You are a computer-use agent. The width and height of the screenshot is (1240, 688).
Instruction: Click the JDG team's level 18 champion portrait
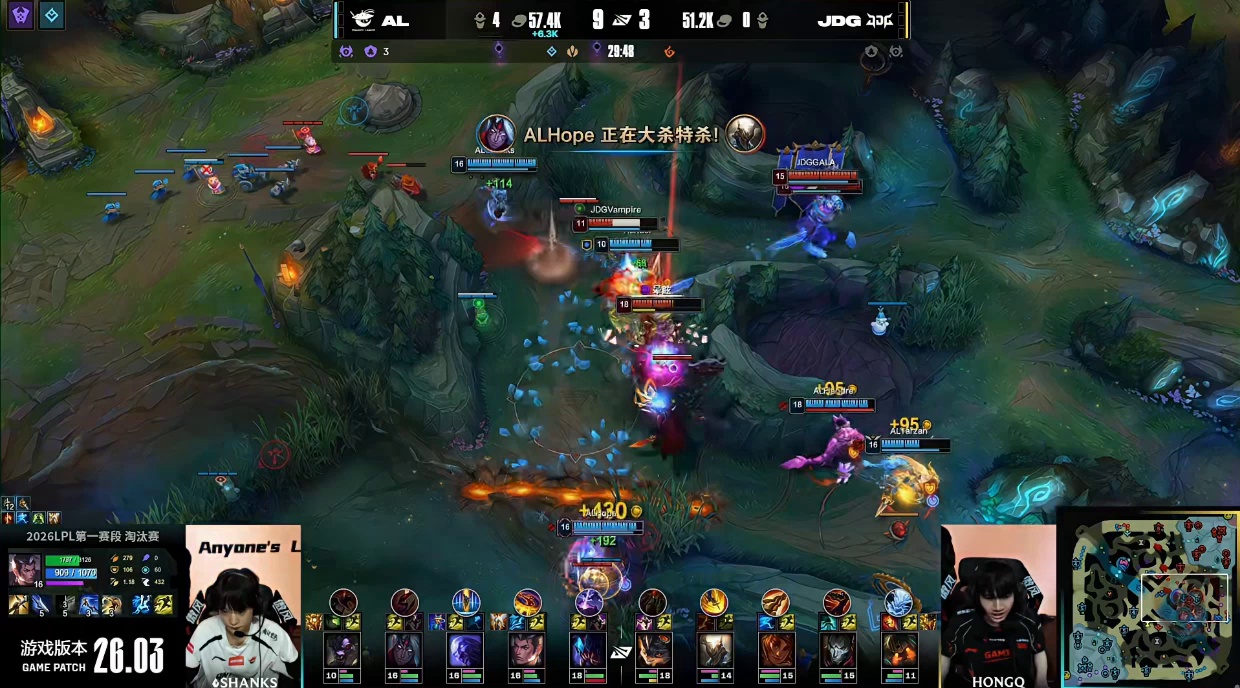[653, 651]
